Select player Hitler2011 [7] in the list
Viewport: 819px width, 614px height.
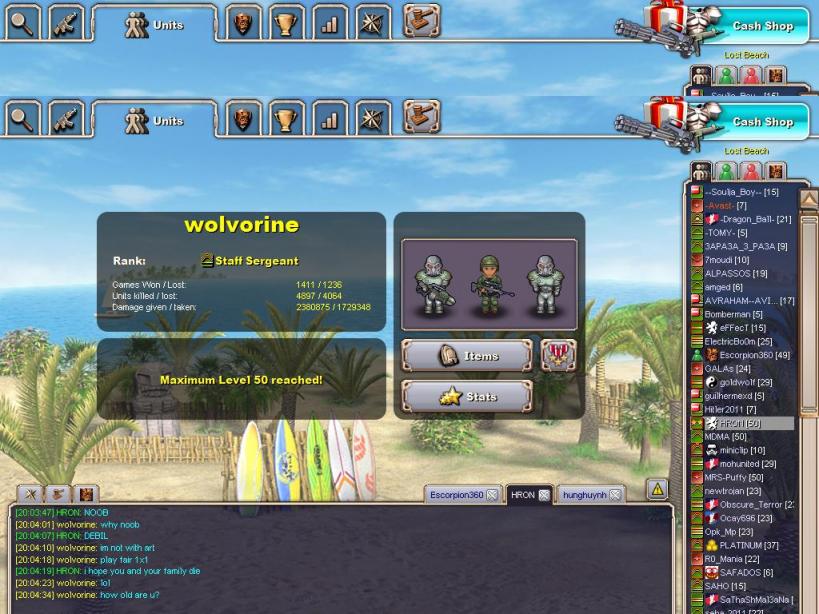(730, 409)
